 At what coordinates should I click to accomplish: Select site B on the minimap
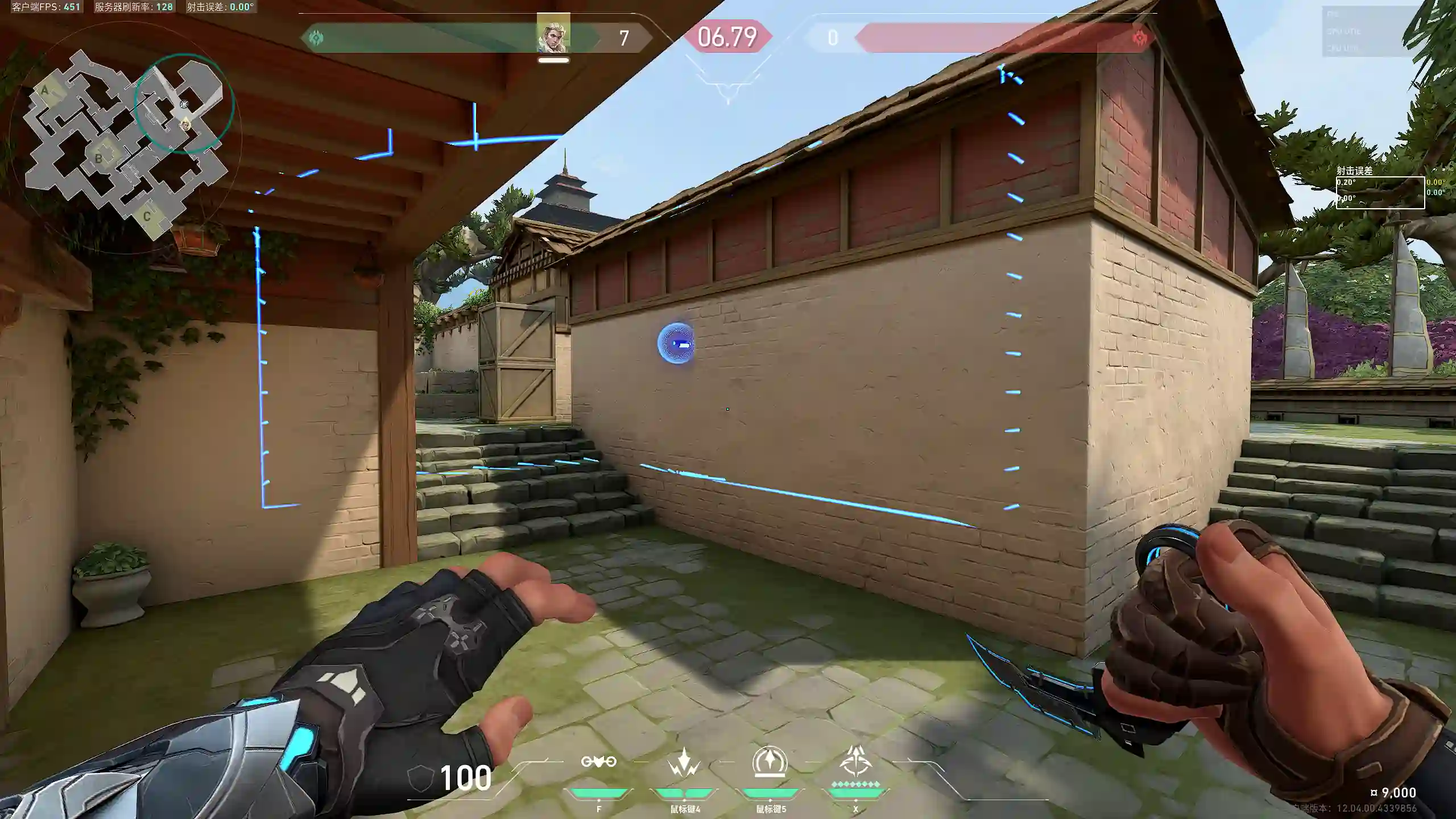(x=99, y=158)
